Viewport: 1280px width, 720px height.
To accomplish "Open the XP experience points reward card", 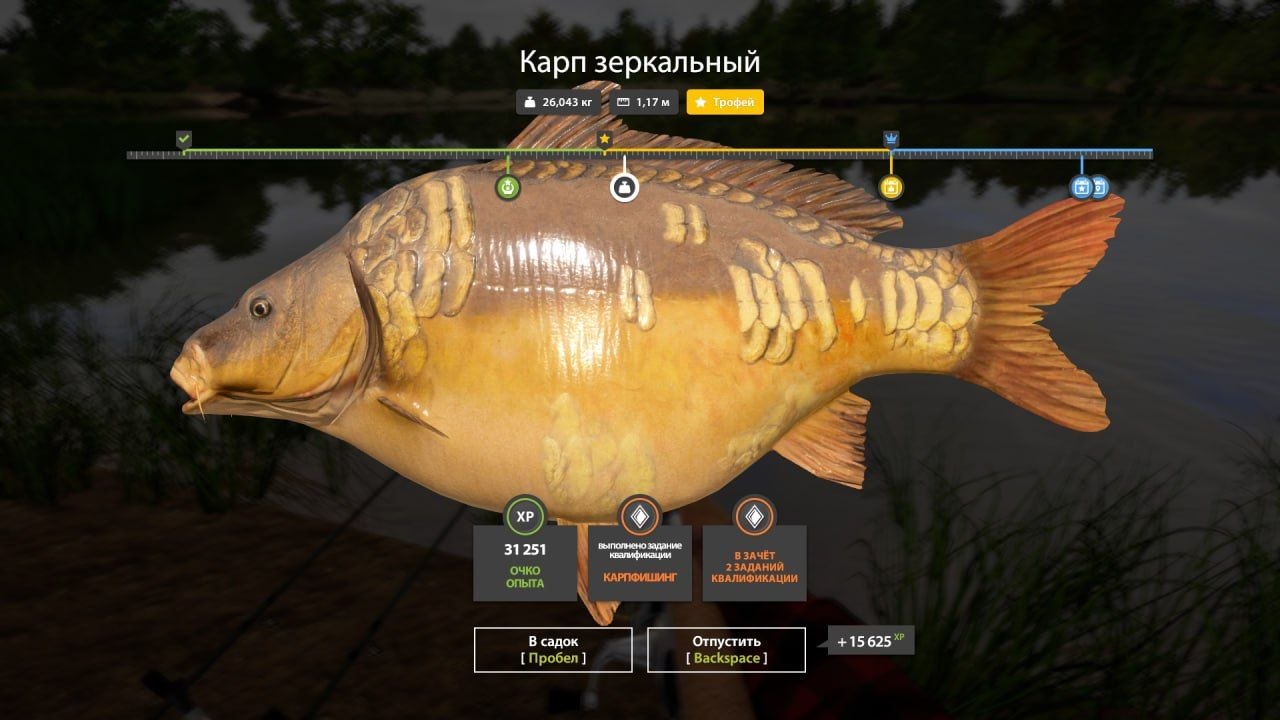I will coord(525,550).
